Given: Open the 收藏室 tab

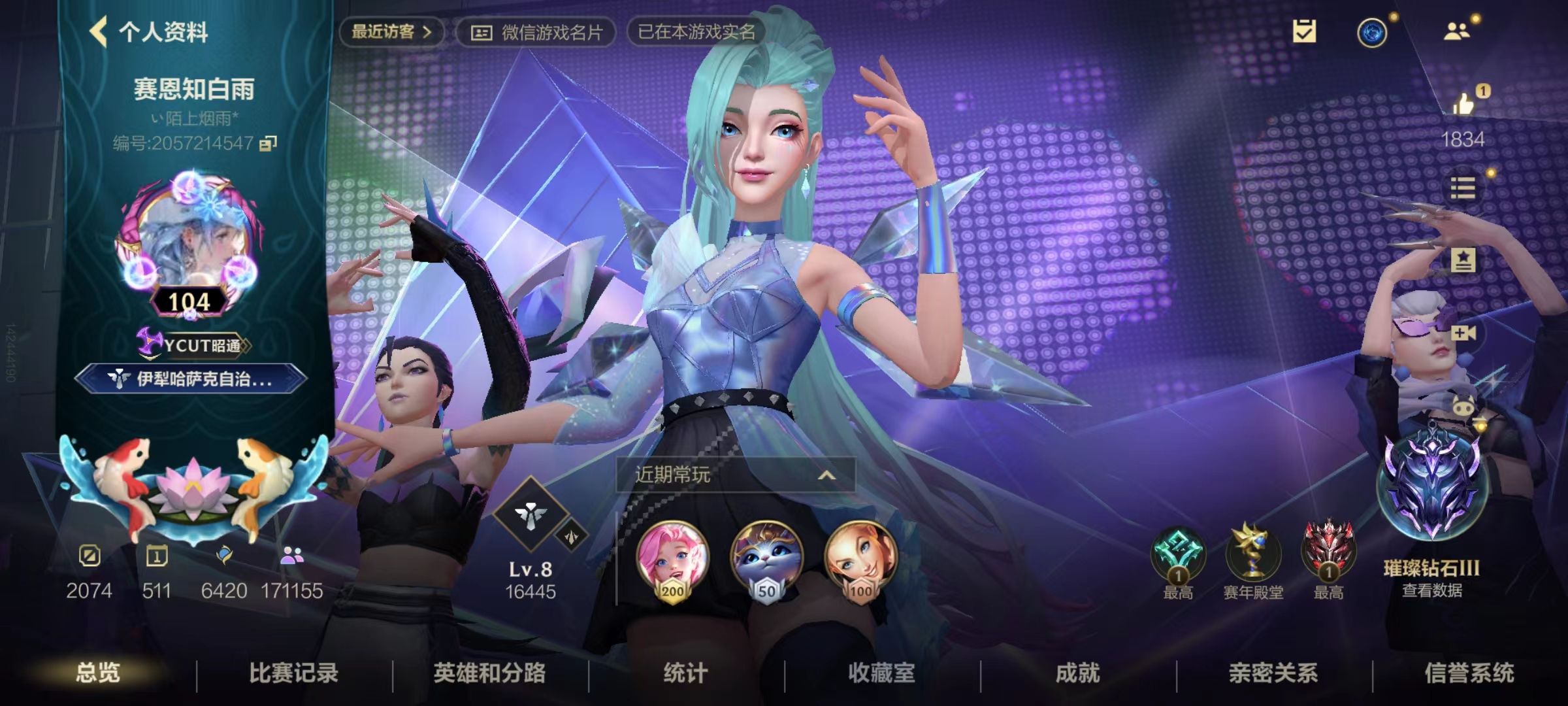Looking at the screenshot, I should pos(881,673).
